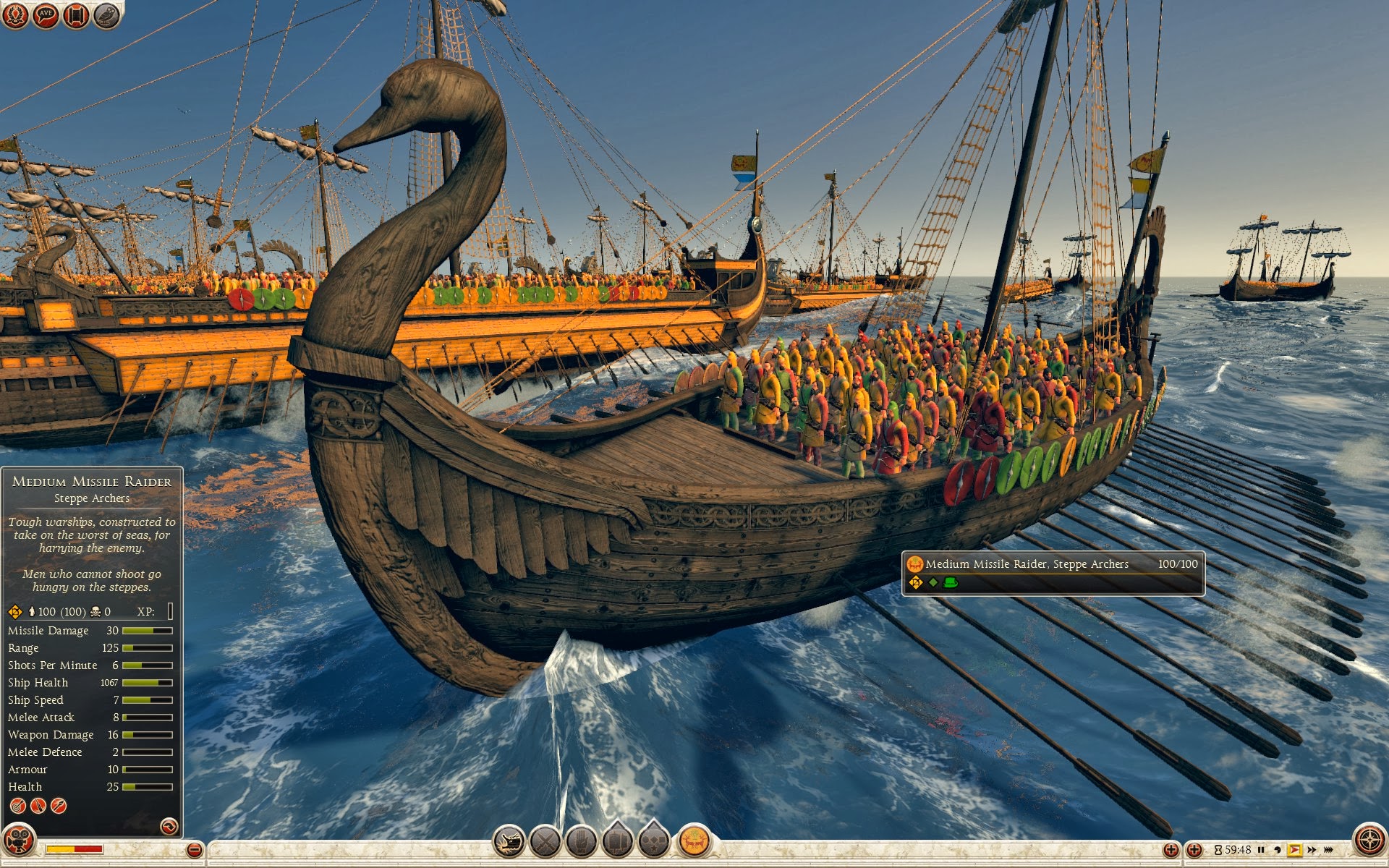The image size is (1389, 868).
Task: Set battle speed to slow motion
Action: click(x=1278, y=850)
